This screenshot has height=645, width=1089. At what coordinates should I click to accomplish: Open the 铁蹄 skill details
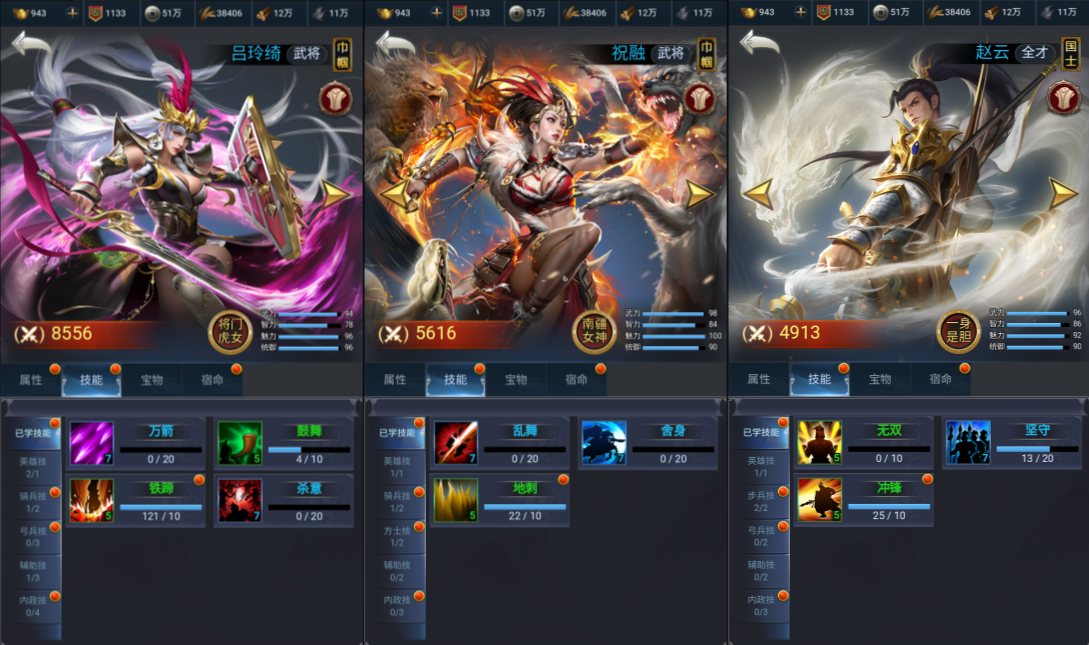(x=92, y=500)
